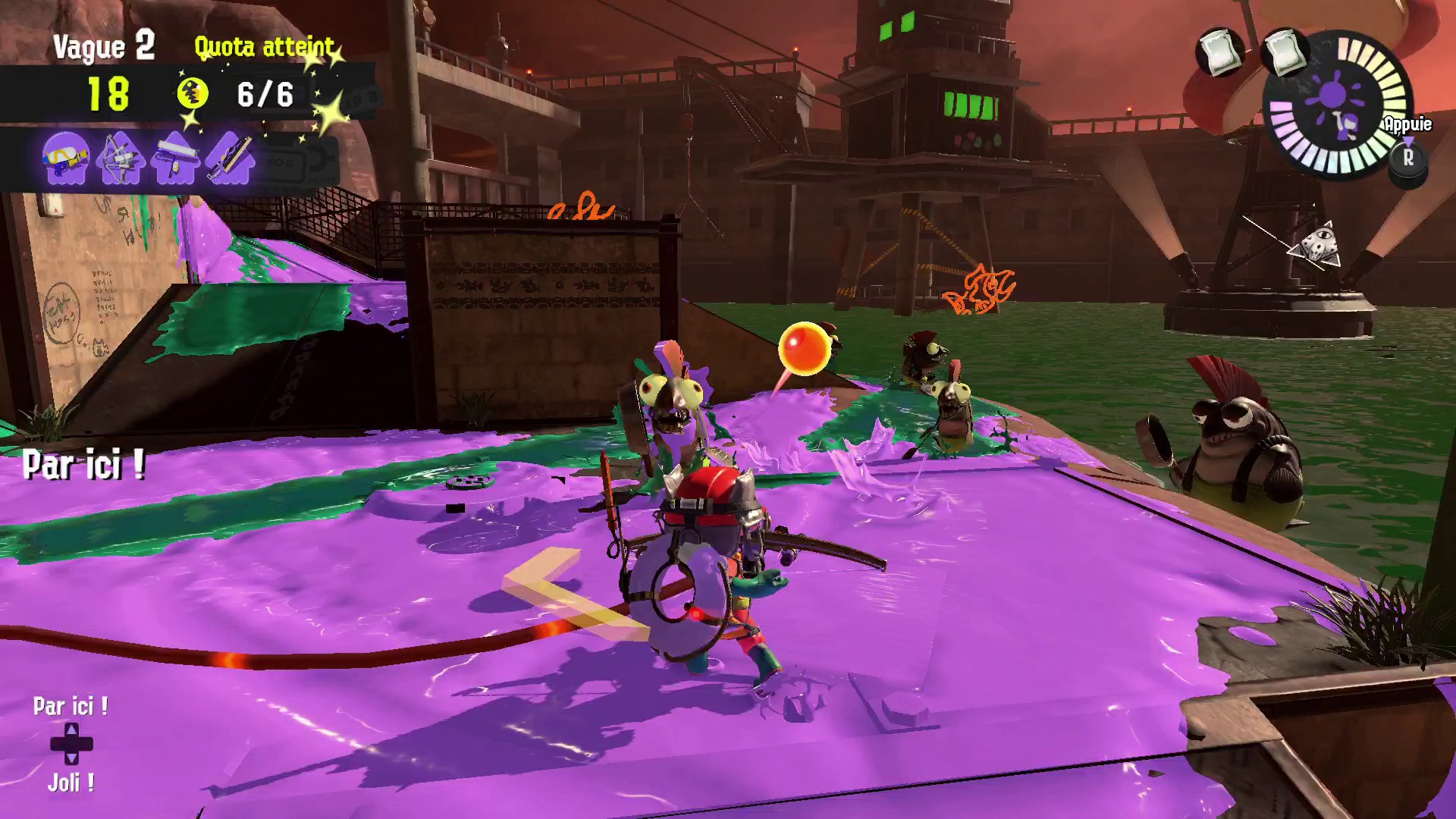Click the purple arrow above the R button

[1409, 140]
